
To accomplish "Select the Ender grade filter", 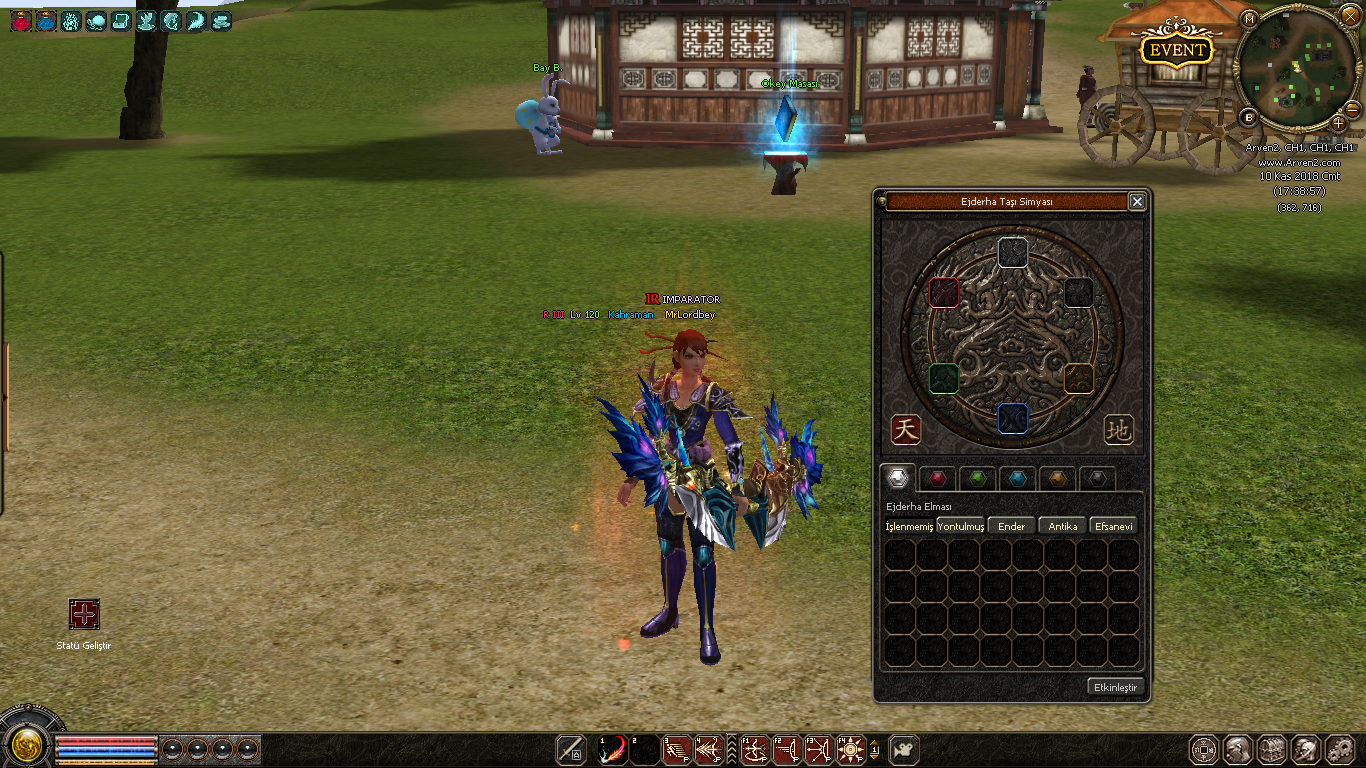I will point(1012,526).
